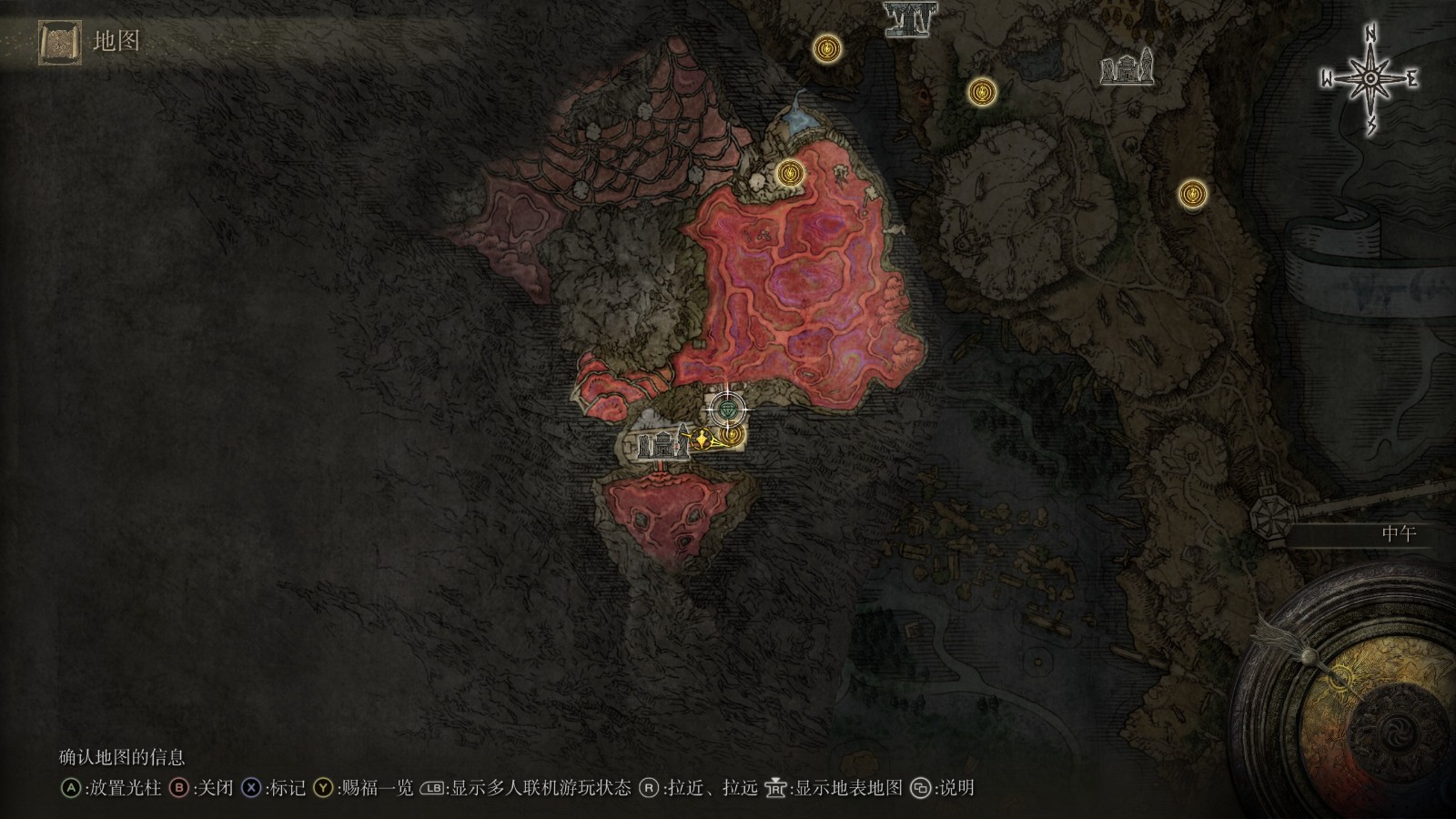1456x819 pixels.
Task: Choose the temple landmark next to the player marker
Action: pyautogui.click(x=663, y=444)
